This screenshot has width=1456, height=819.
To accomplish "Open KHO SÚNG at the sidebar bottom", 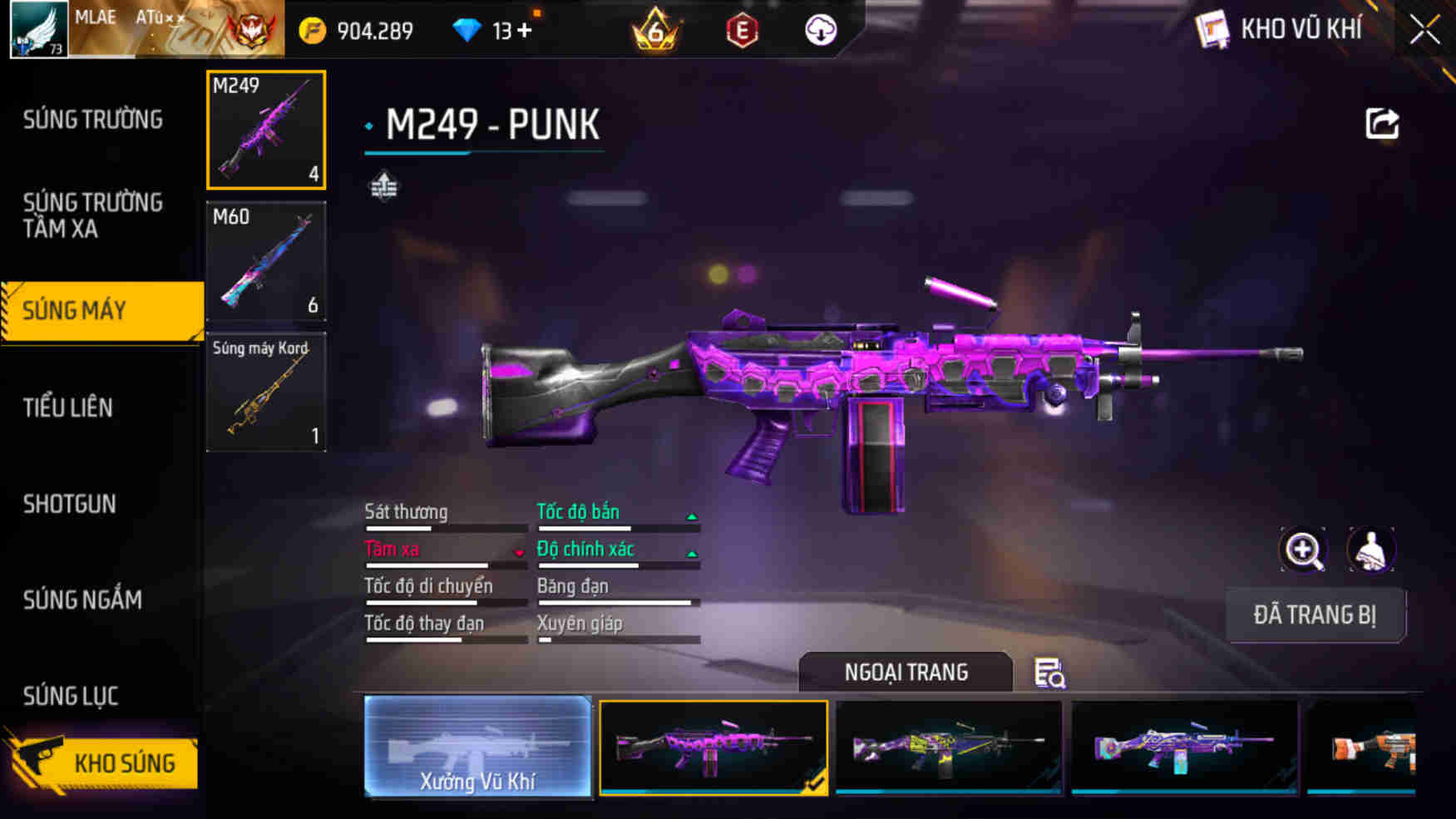I will 123,762.
